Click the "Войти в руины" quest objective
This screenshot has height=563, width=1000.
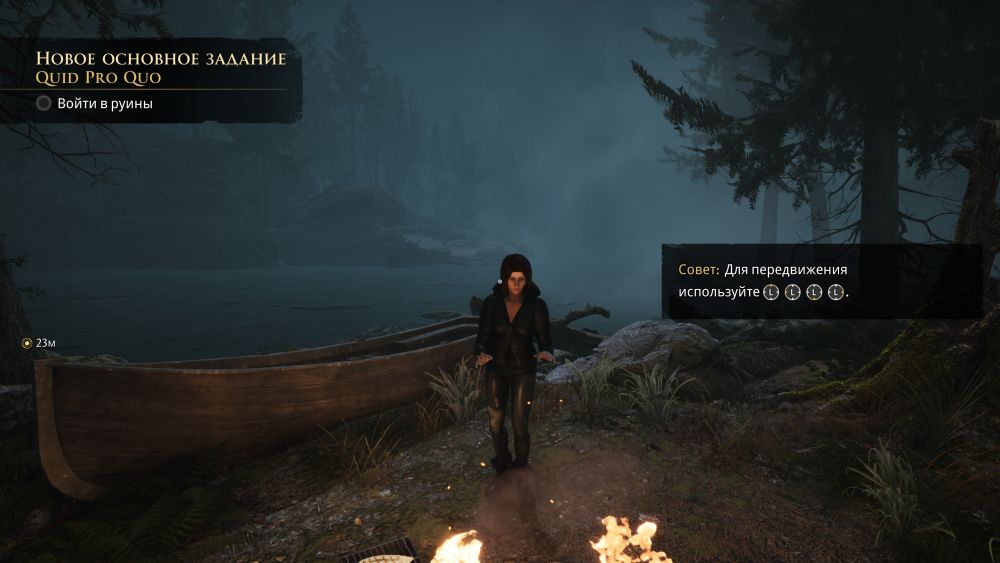tap(104, 103)
